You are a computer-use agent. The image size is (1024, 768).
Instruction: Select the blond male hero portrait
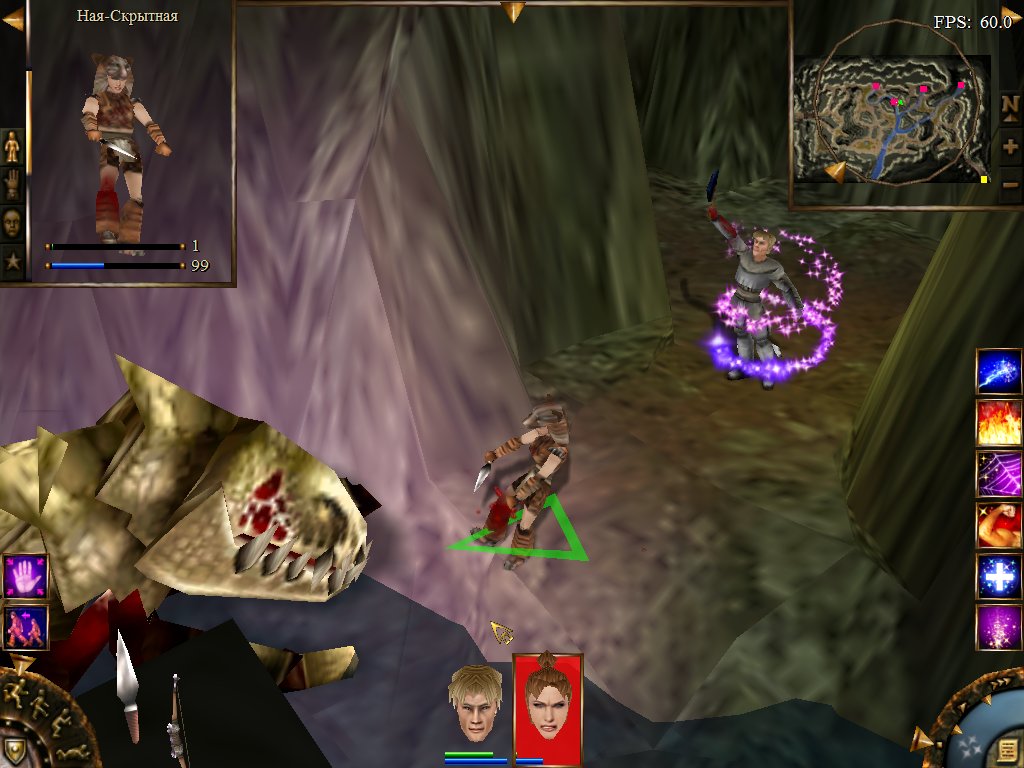[474, 703]
